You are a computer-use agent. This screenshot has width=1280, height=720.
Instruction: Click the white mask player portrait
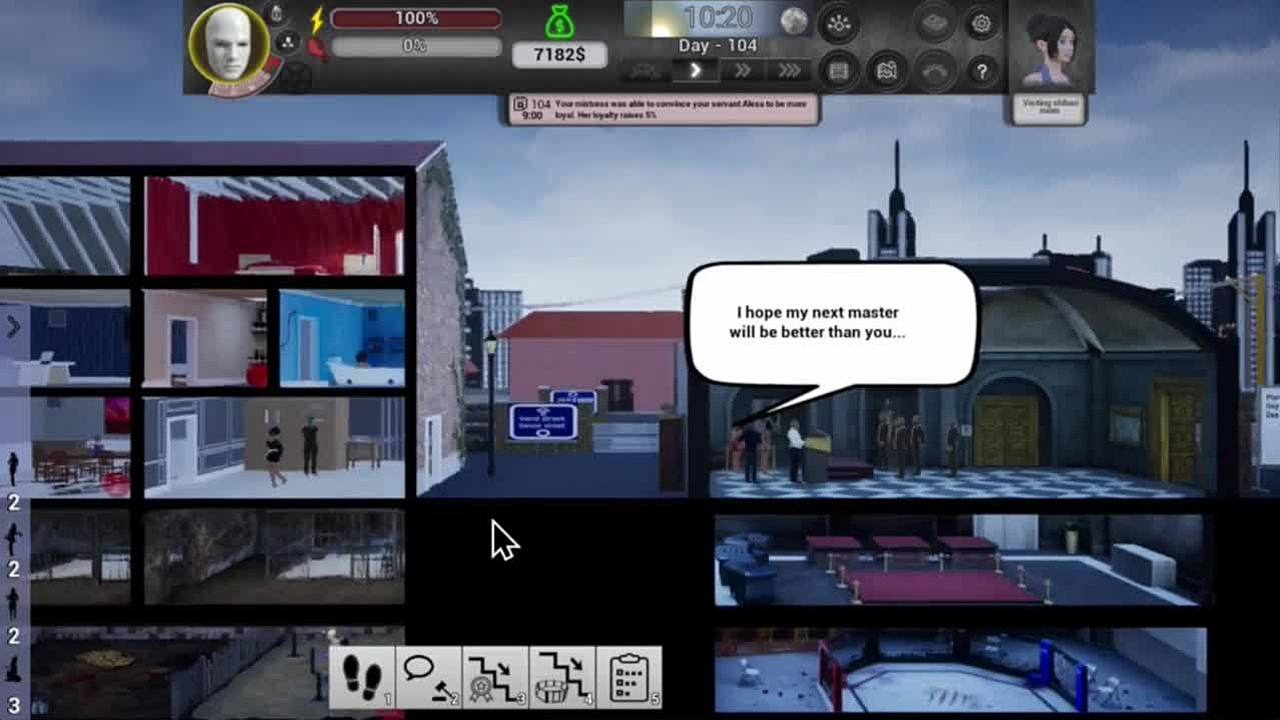click(x=229, y=44)
